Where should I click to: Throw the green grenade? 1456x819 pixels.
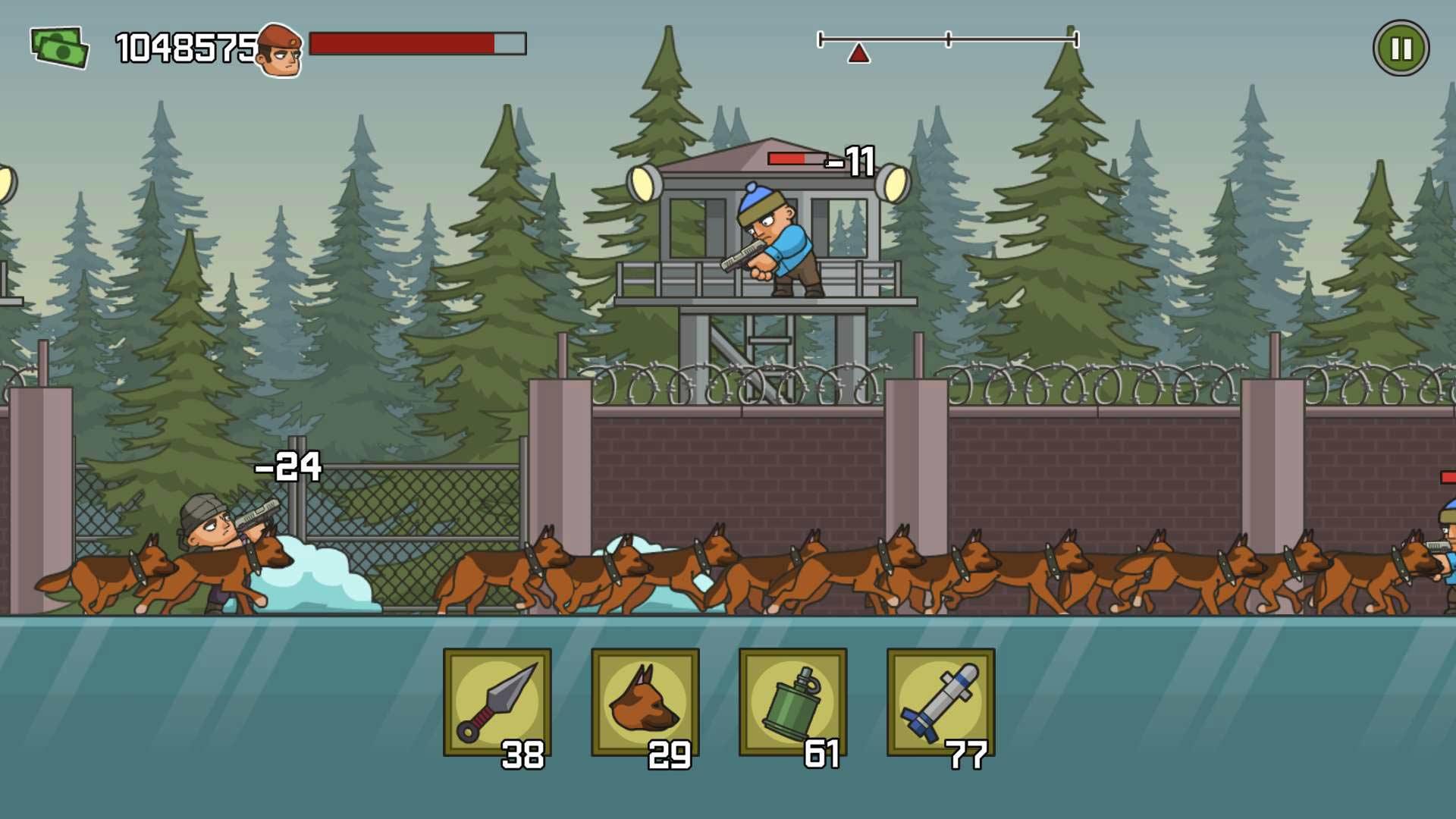[792, 702]
